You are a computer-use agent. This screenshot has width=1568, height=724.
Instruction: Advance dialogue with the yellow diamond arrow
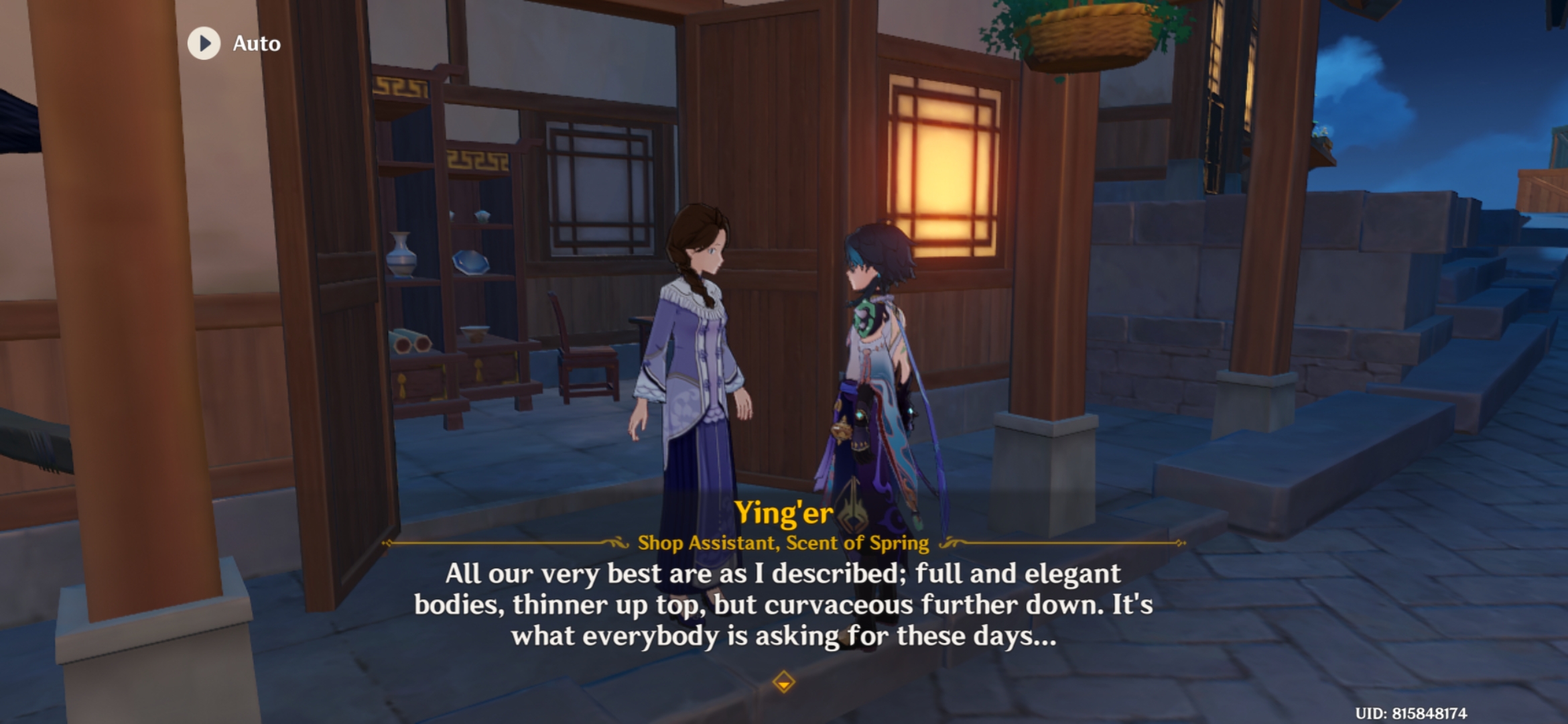[783, 682]
